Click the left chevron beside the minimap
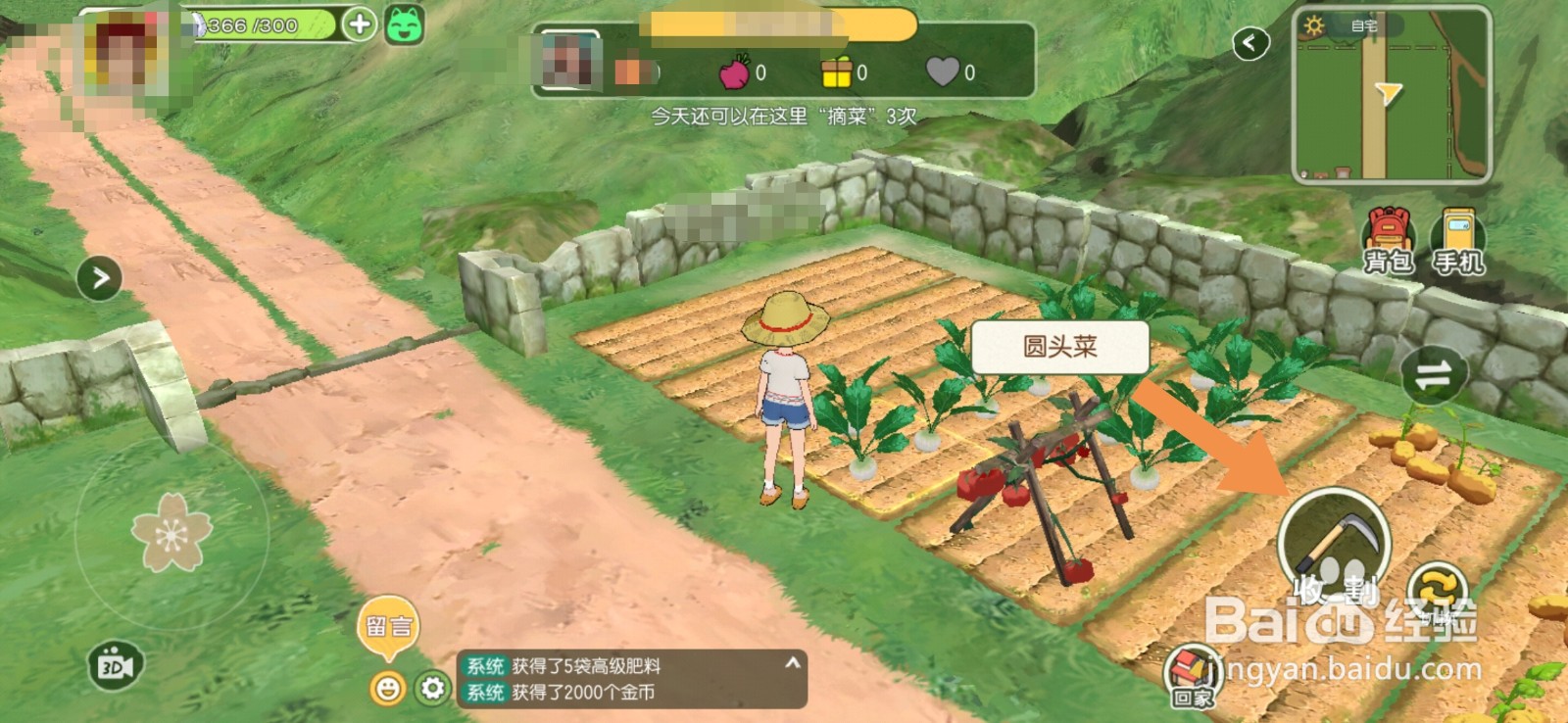The width and height of the screenshot is (1568, 723). pyautogui.click(x=1251, y=44)
